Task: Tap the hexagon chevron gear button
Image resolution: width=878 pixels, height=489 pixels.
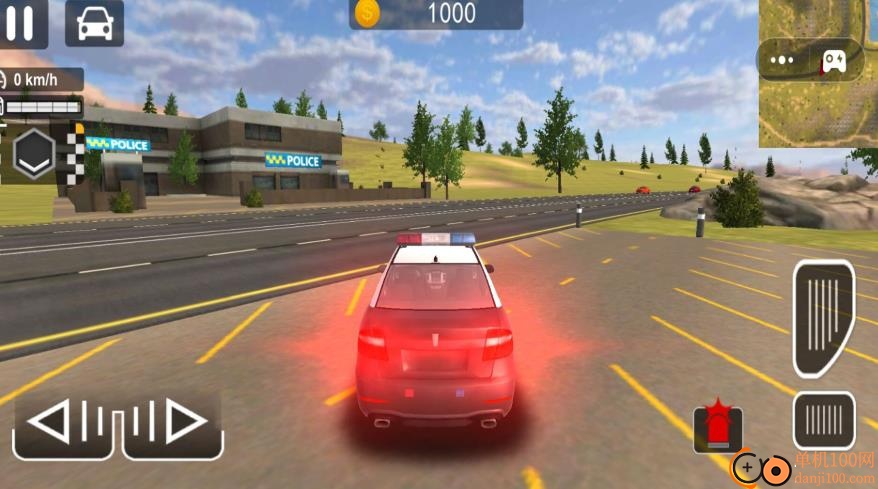Action: (x=35, y=153)
